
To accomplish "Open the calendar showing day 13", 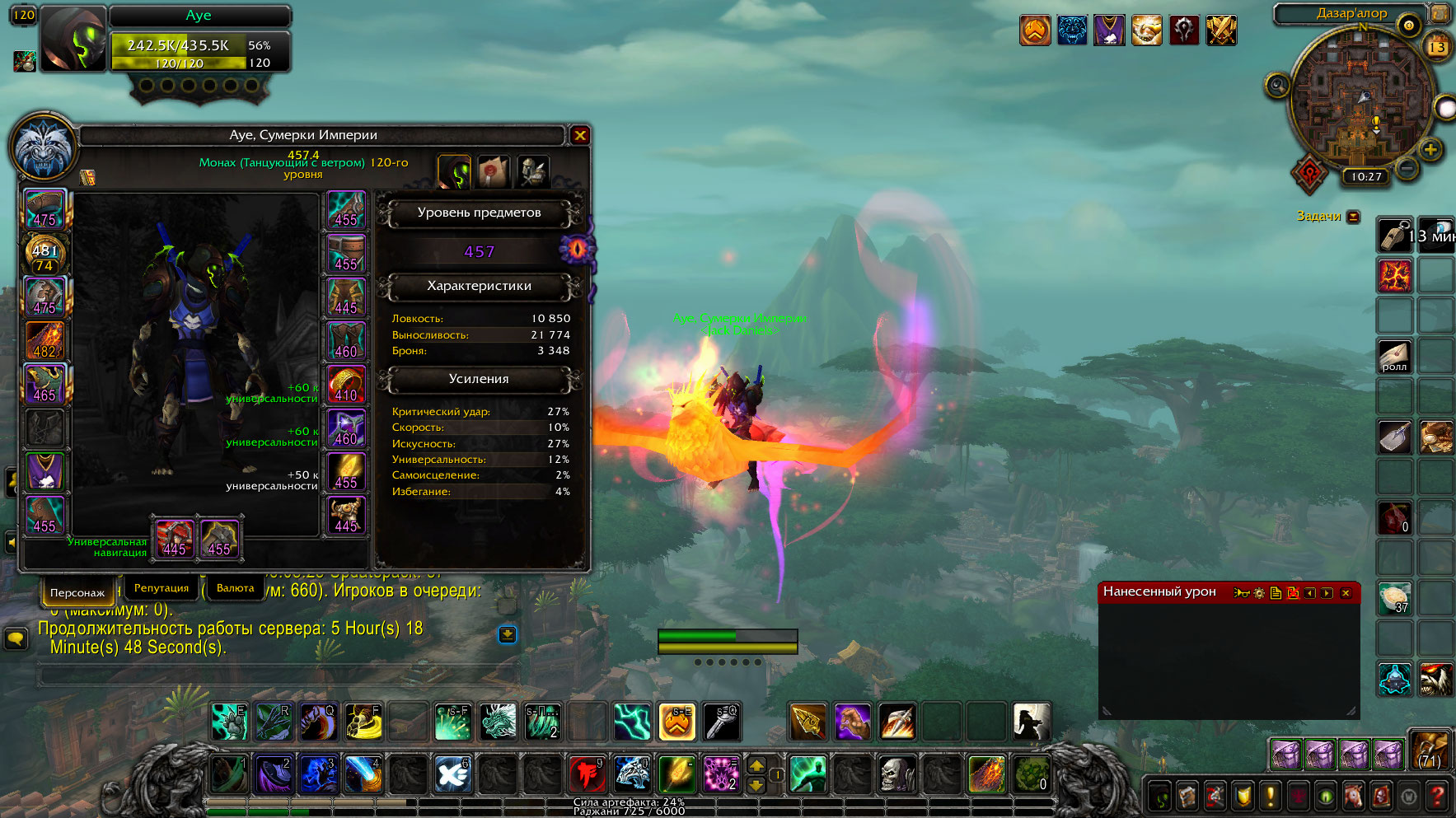I will 1437,46.
